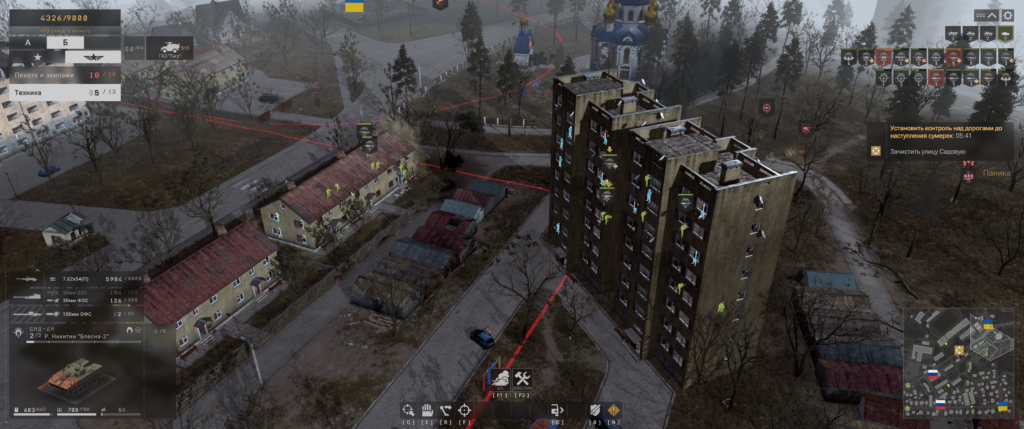Image resolution: width=1024 pixels, height=429 pixels.
Task: Activate the smoke cloud ability
Action: tap(500, 379)
